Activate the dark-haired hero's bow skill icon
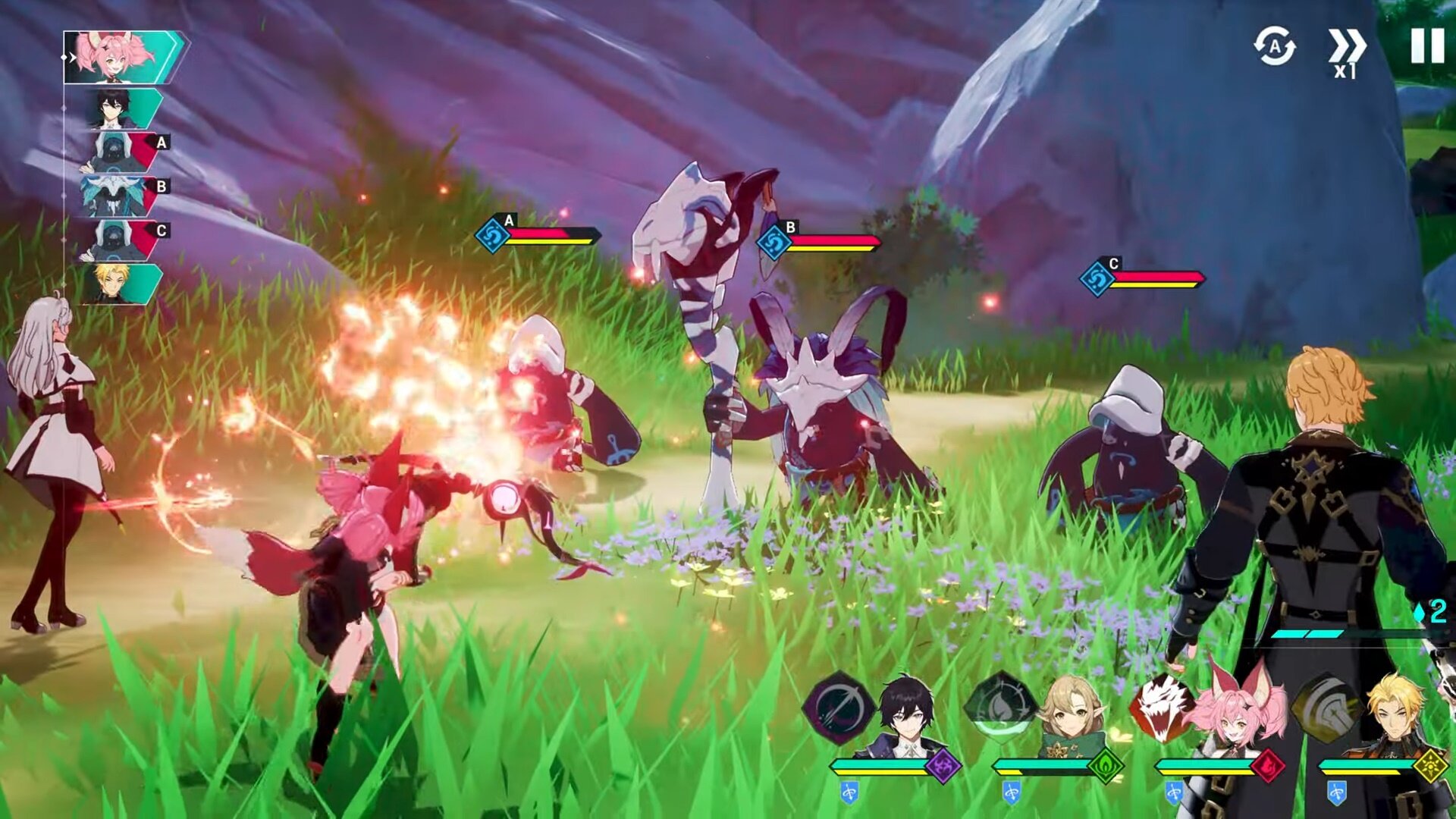The width and height of the screenshot is (1456, 819). [839, 708]
